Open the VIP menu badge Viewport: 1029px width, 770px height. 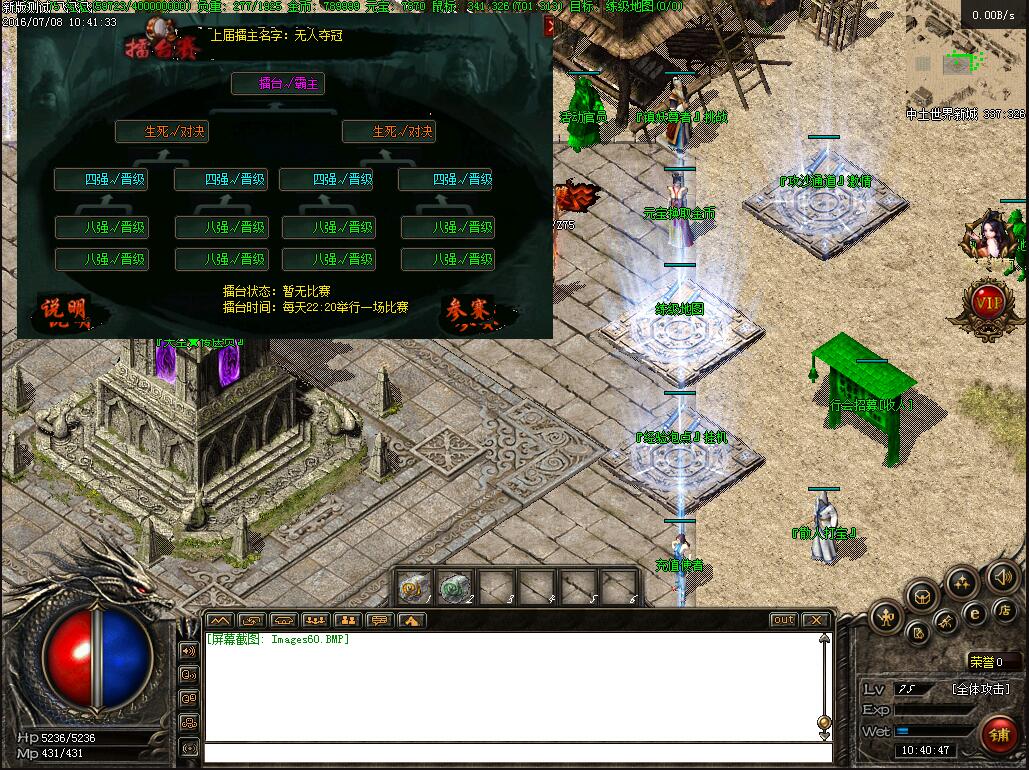coord(988,302)
